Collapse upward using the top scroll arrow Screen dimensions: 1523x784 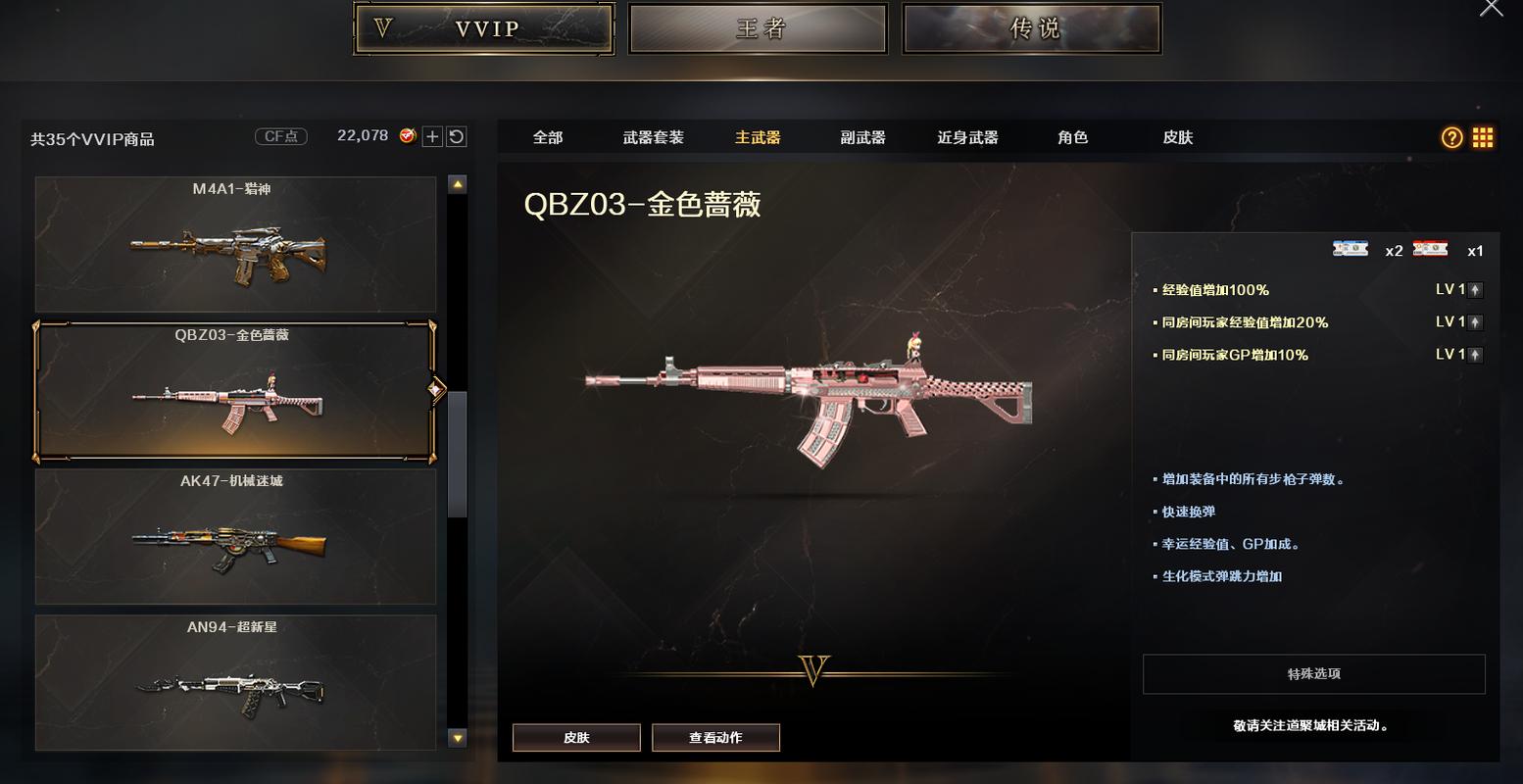tap(456, 182)
